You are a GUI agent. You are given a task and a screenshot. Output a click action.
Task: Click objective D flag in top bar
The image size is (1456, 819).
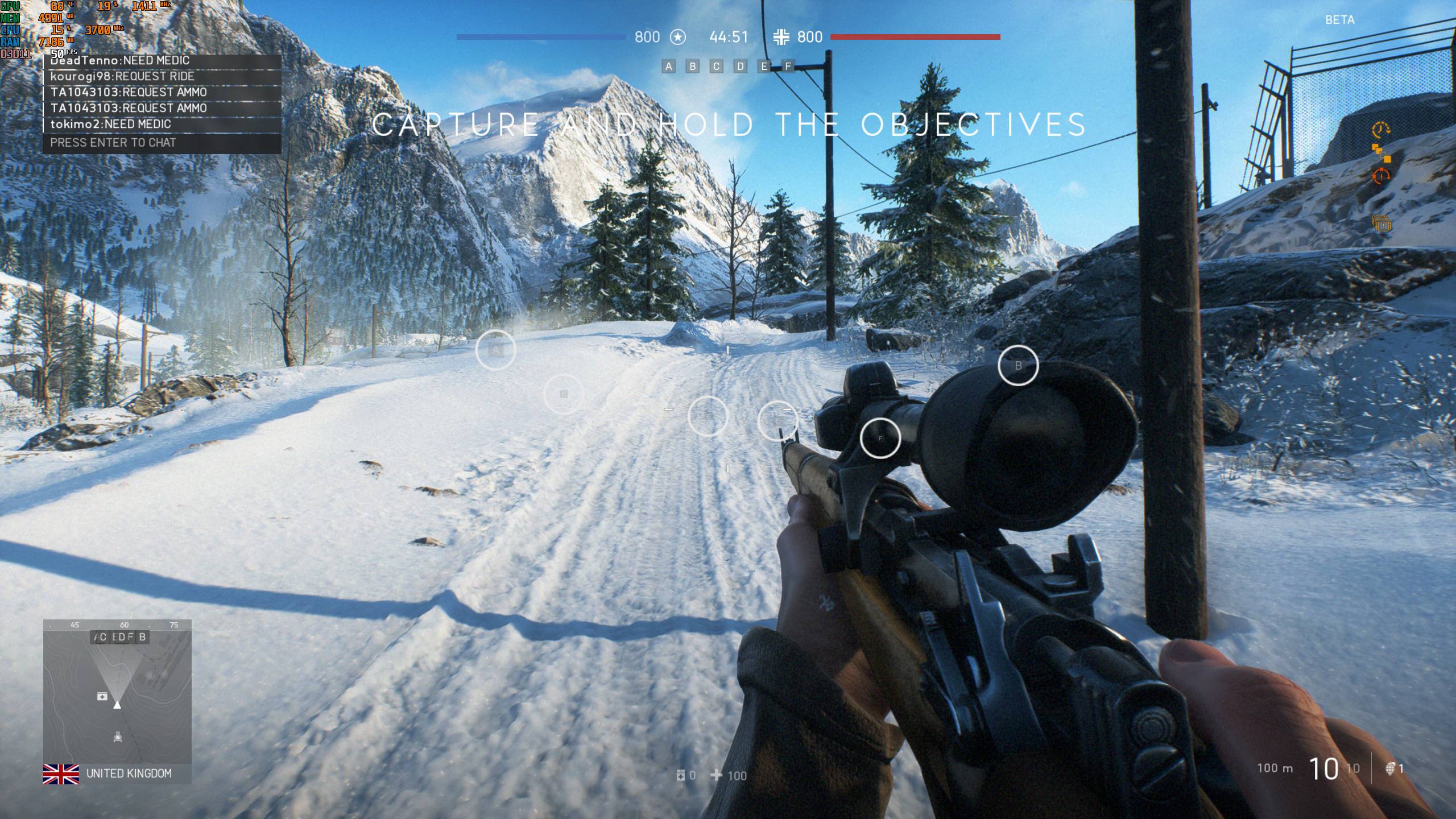click(x=741, y=67)
